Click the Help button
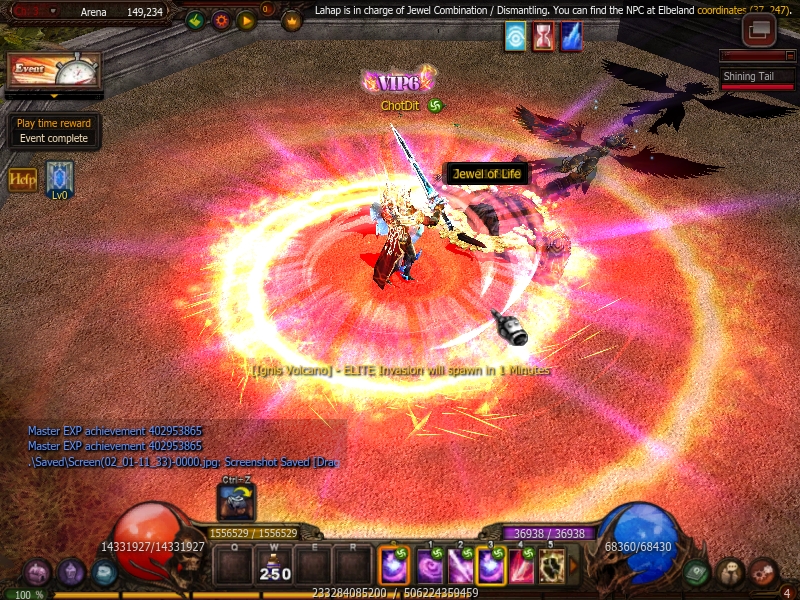Viewport: 800px width, 600px height. click(22, 180)
